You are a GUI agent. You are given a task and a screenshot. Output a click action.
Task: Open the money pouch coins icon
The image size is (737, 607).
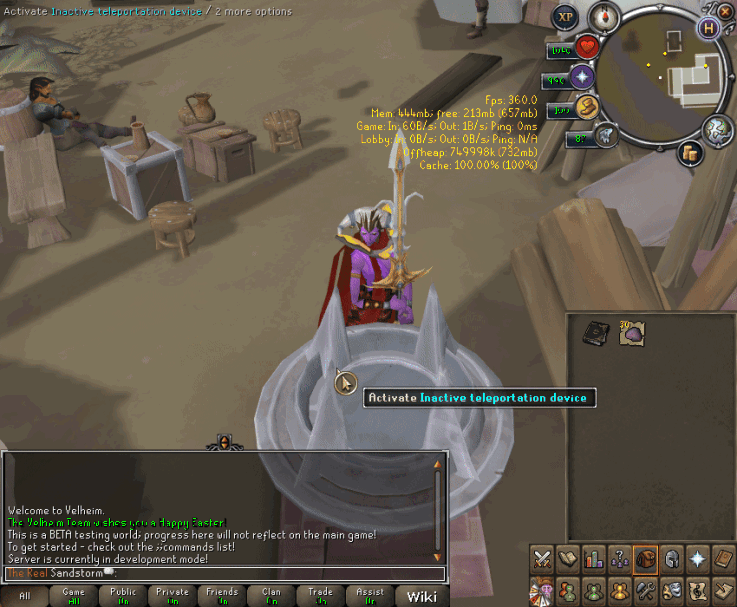point(689,153)
